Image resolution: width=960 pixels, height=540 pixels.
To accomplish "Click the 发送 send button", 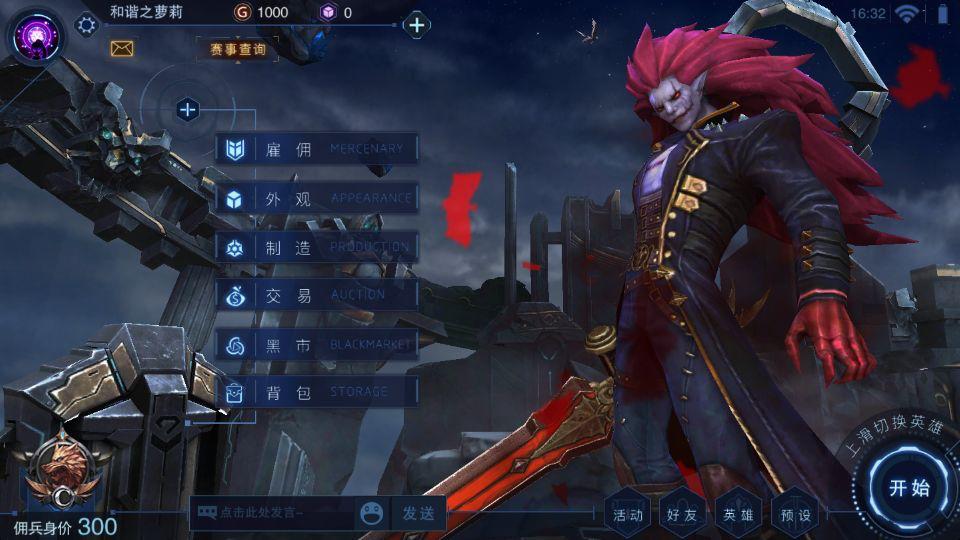I will pyautogui.click(x=418, y=513).
